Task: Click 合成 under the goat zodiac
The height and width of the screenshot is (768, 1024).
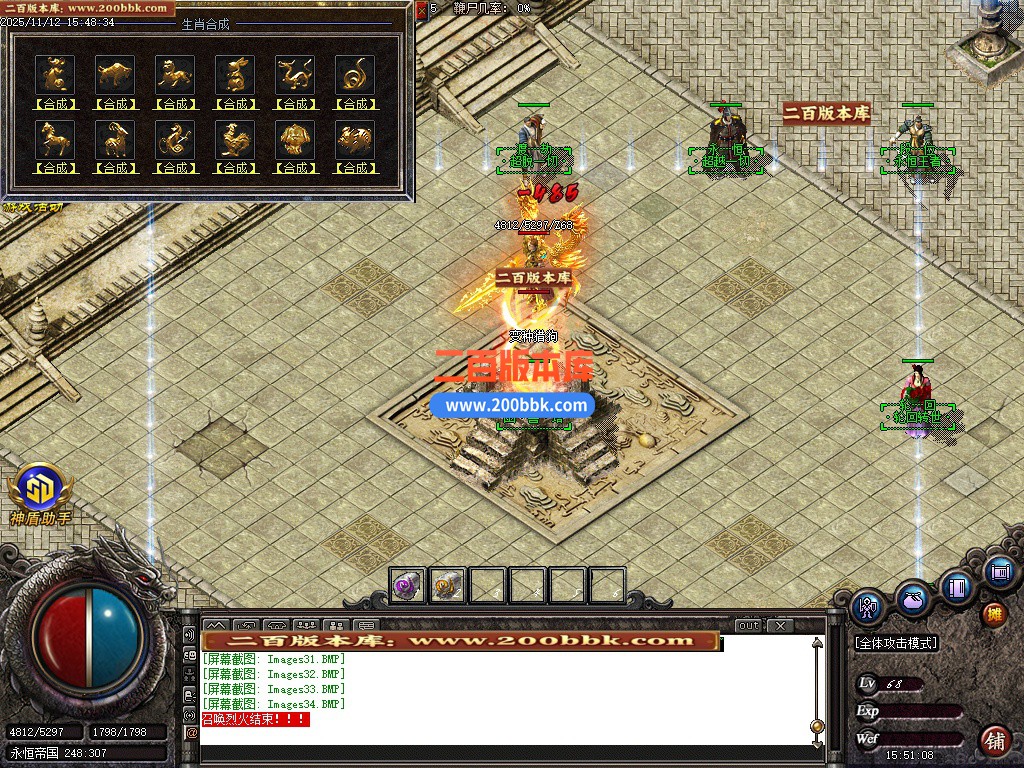Action: coord(115,167)
